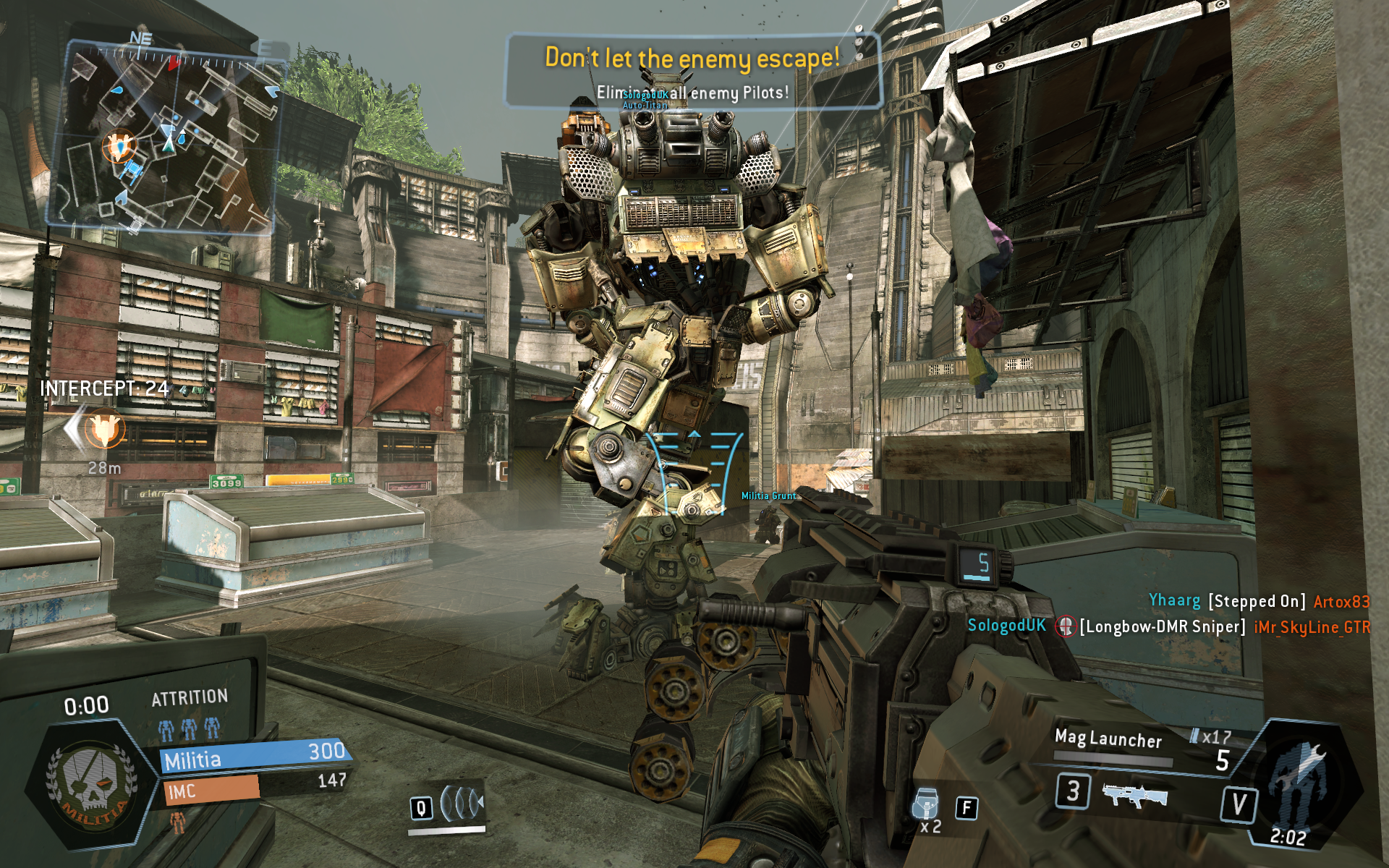This screenshot has height=868, width=1389.
Task: Select the orange objective marker on the minimap
Action: [119, 146]
